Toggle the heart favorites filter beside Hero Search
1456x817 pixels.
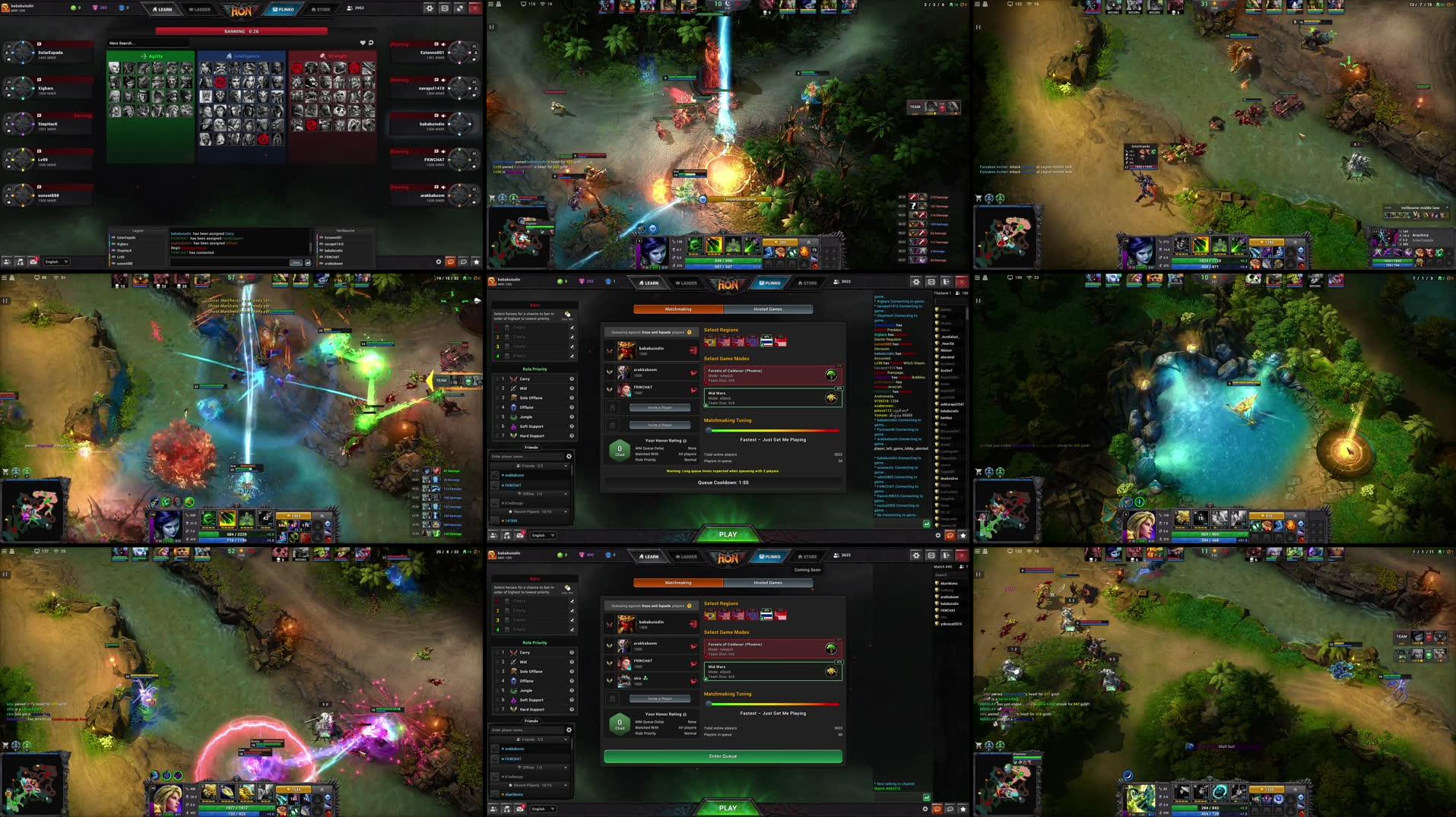(363, 43)
